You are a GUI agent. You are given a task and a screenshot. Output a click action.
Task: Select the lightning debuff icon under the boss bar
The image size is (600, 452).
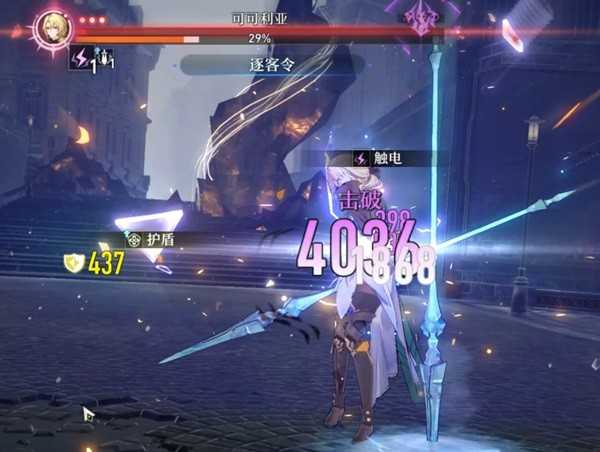coord(81,60)
